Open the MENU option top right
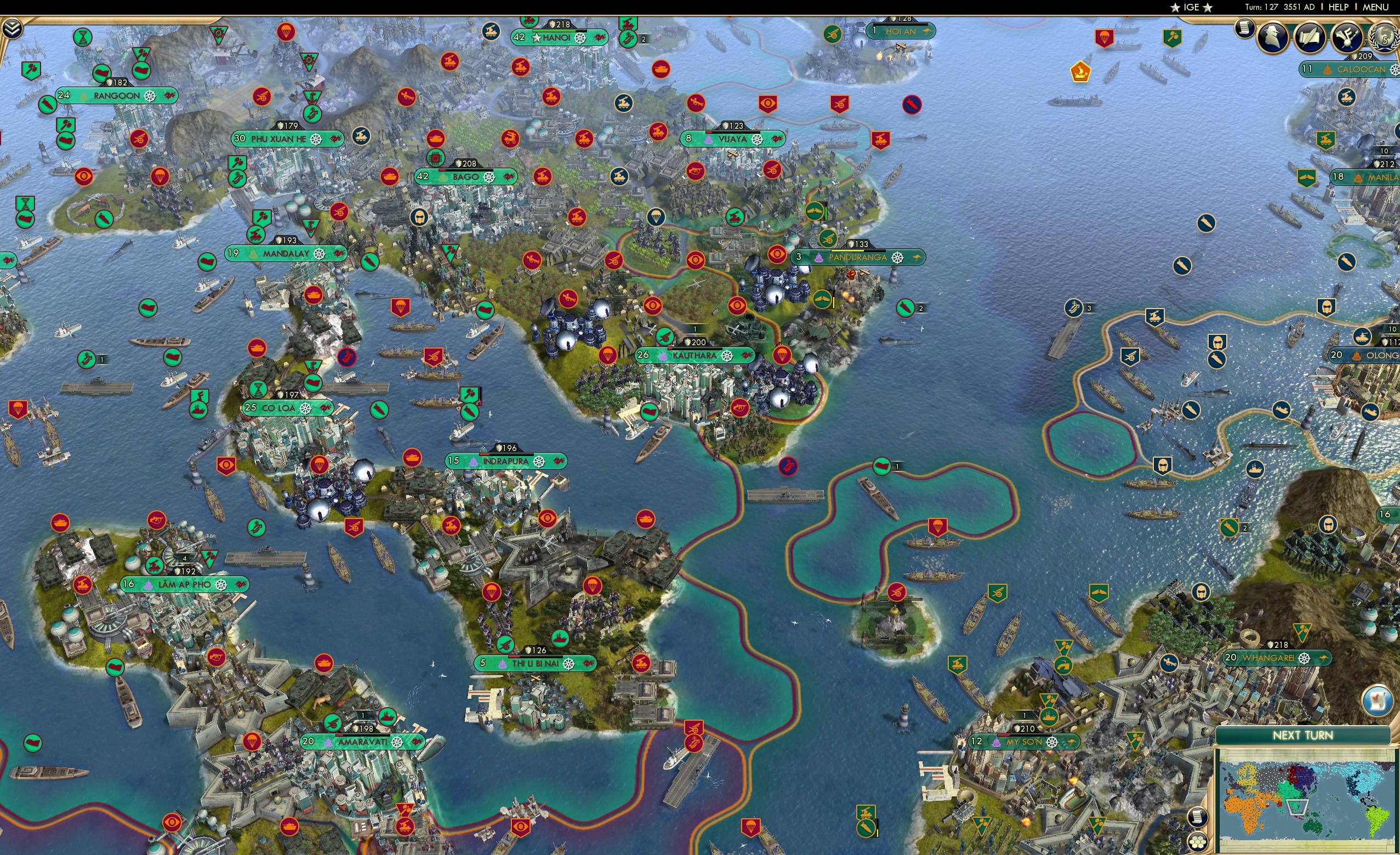The width and height of the screenshot is (1400, 855). coord(1375,7)
